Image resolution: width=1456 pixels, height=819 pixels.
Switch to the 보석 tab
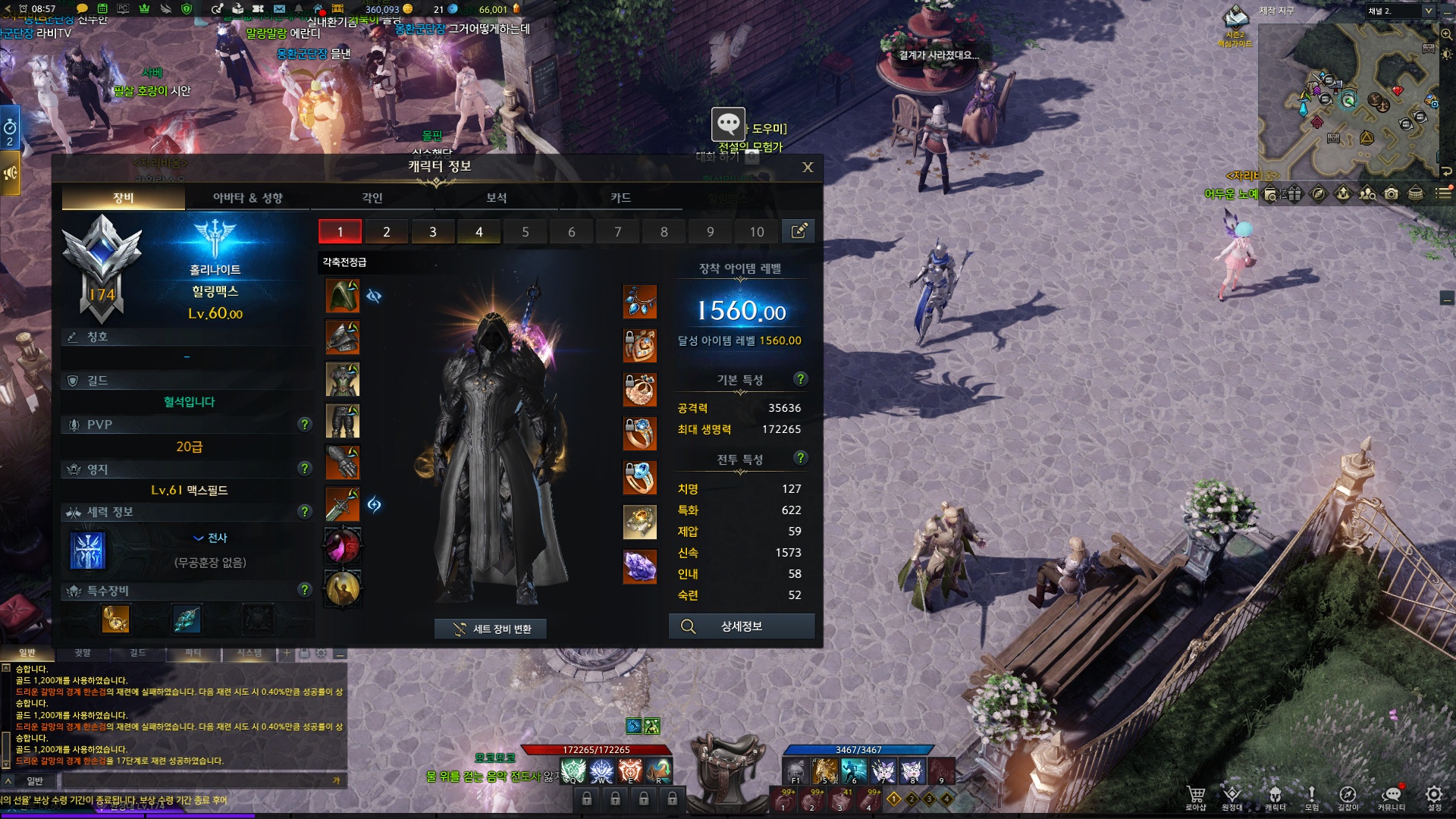pos(496,198)
